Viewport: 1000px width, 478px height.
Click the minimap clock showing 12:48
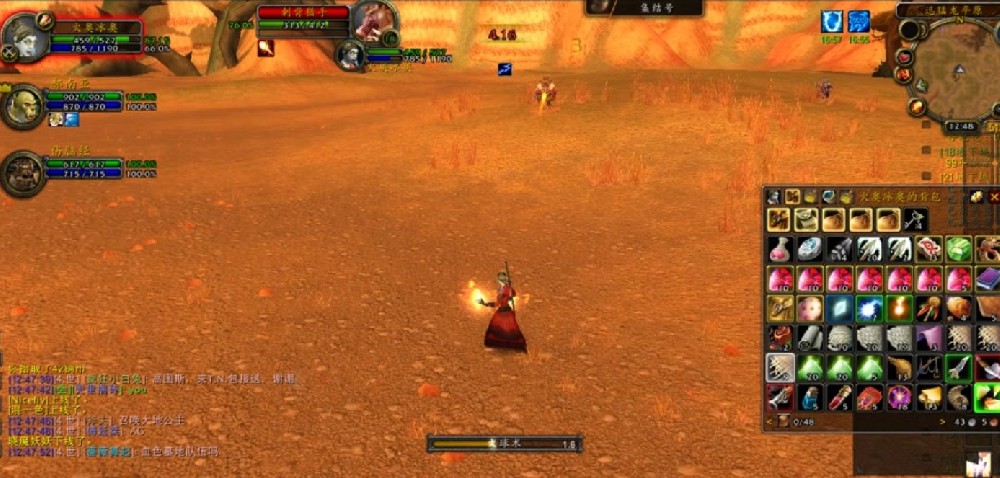coord(961,127)
